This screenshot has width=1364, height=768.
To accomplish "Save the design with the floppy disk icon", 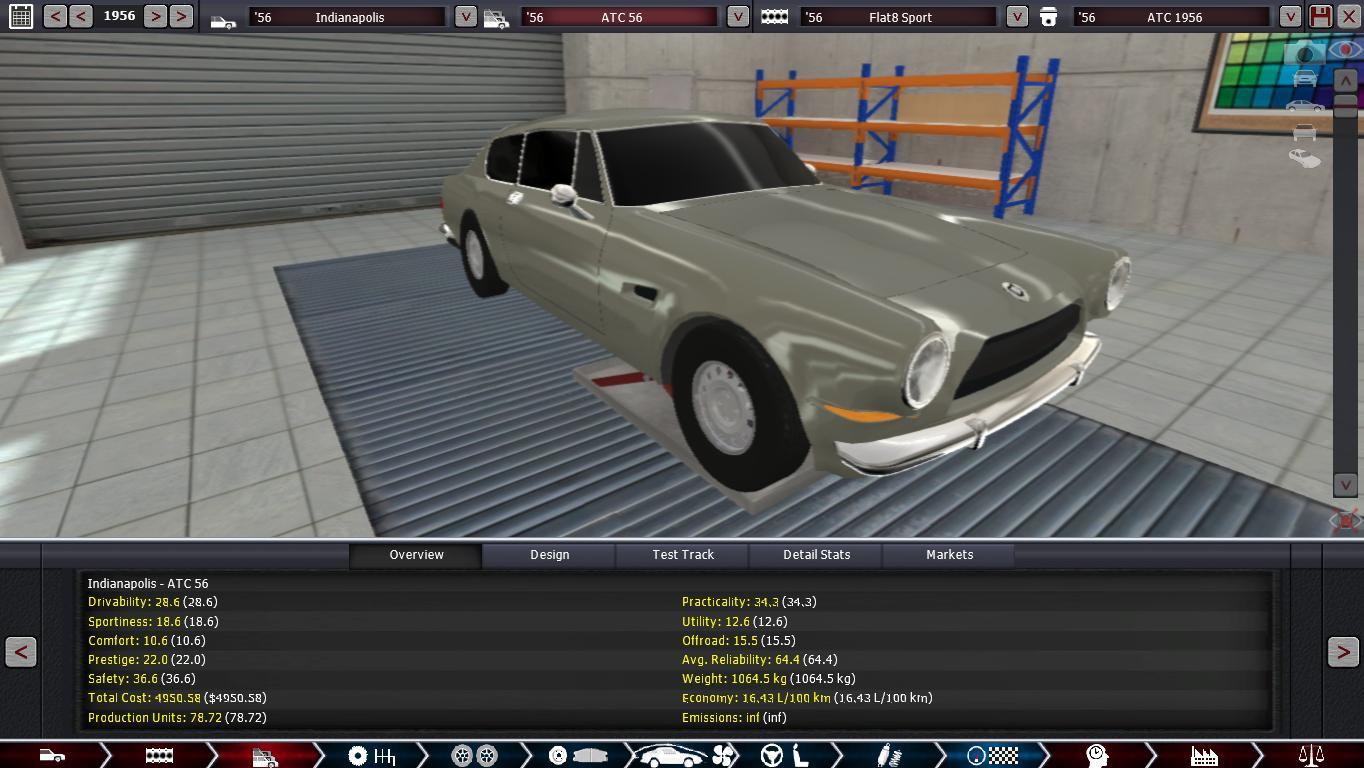I will click(x=1320, y=16).
